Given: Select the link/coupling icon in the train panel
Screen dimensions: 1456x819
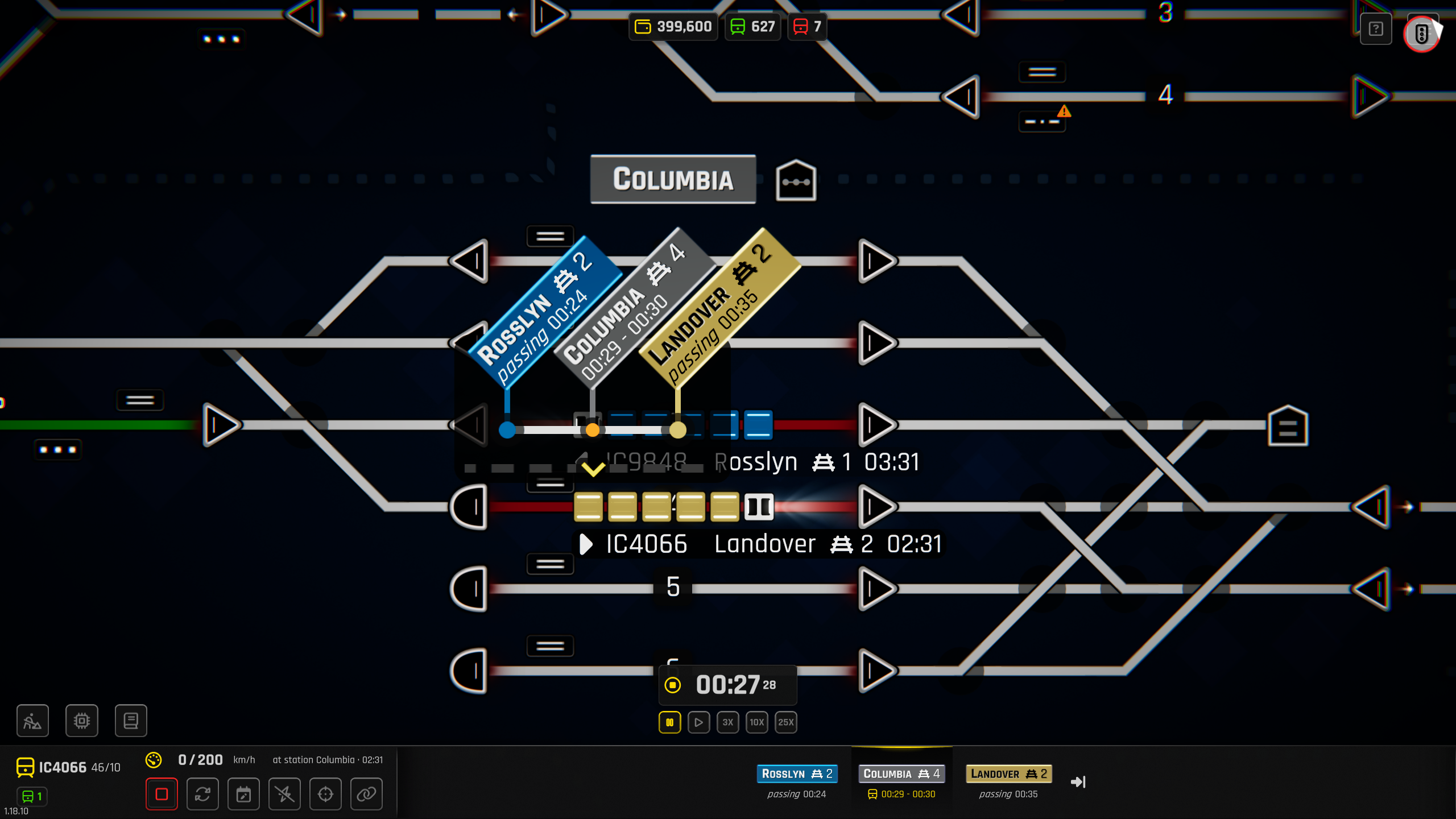Looking at the screenshot, I should [x=366, y=794].
